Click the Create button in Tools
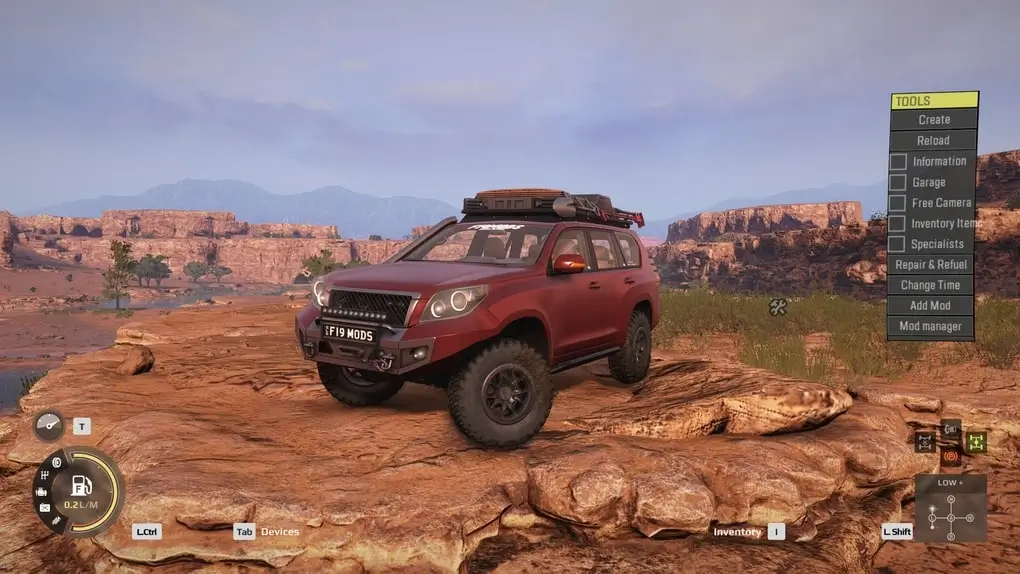Image resolution: width=1020 pixels, height=574 pixels. (933, 120)
